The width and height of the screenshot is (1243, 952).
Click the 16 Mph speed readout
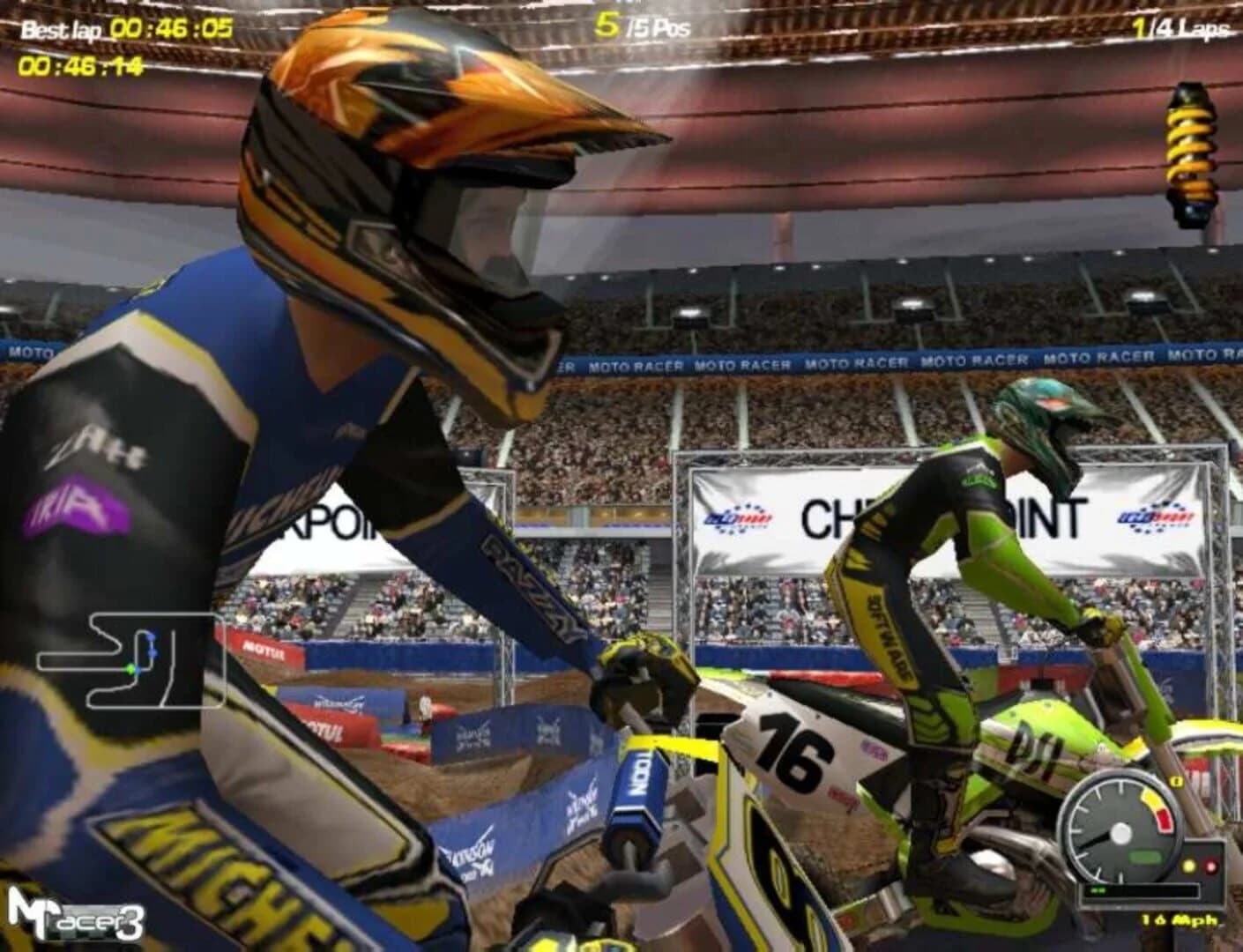tap(1179, 919)
